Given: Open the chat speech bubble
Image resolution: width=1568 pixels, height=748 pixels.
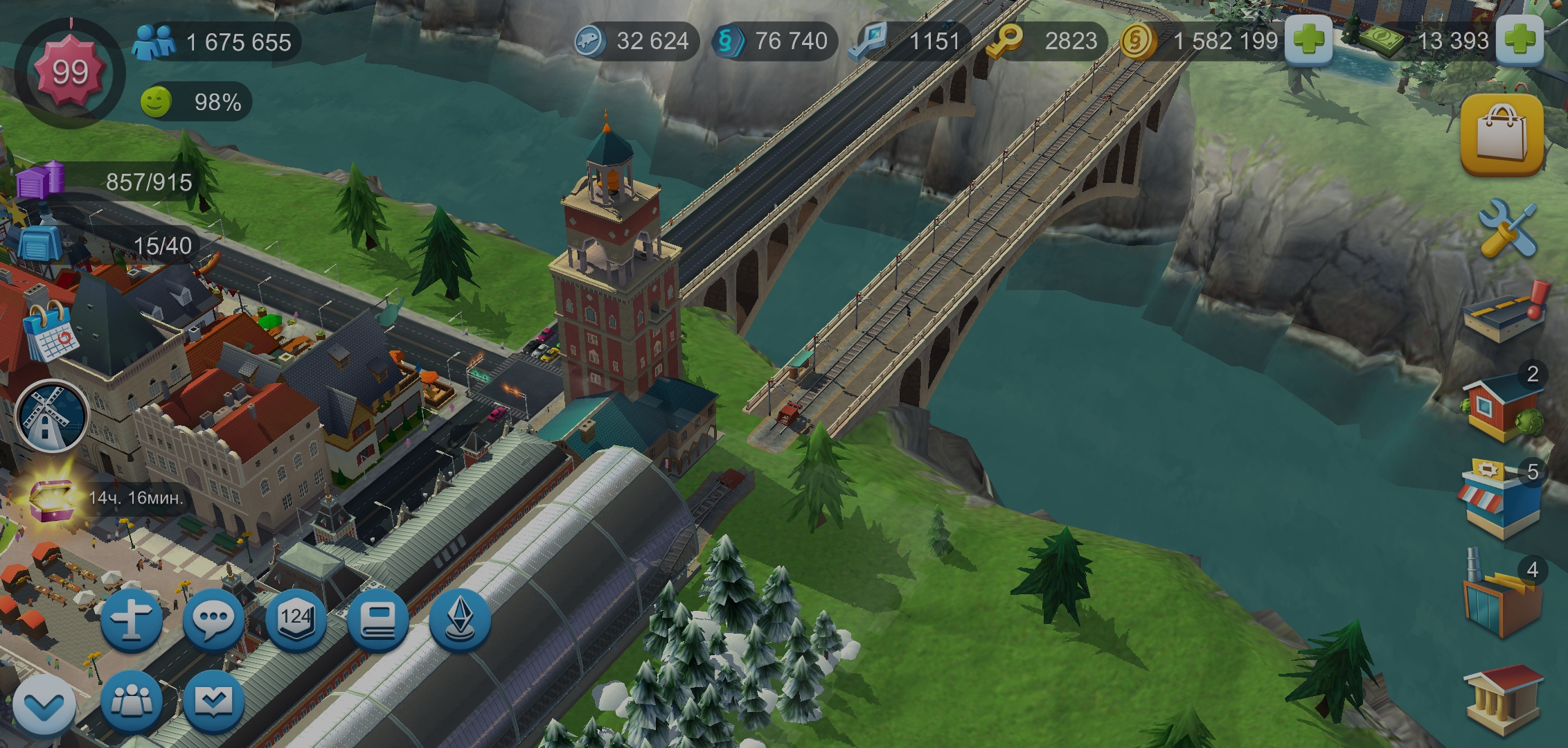Looking at the screenshot, I should pyautogui.click(x=213, y=618).
